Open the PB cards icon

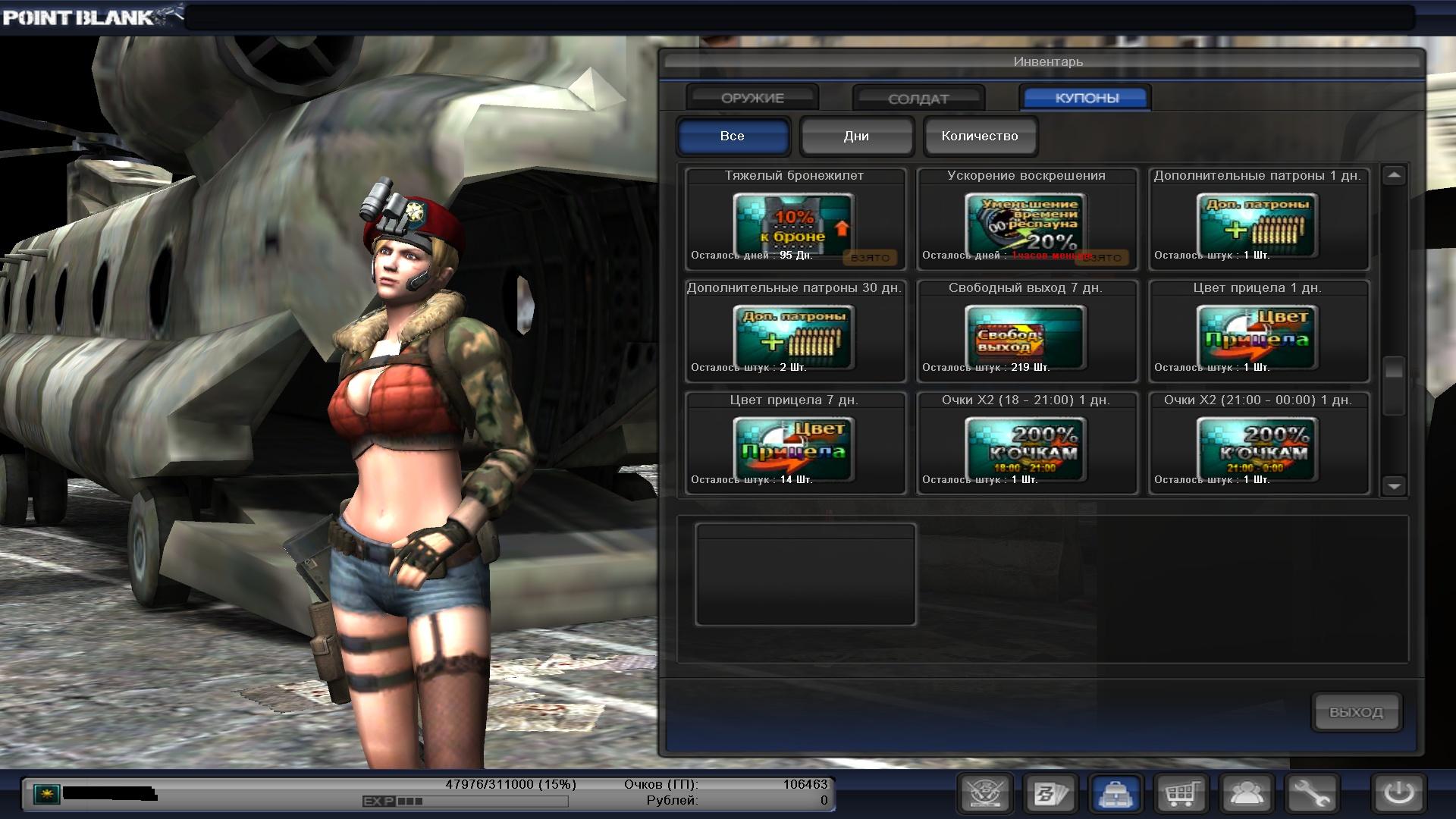(x=1051, y=794)
